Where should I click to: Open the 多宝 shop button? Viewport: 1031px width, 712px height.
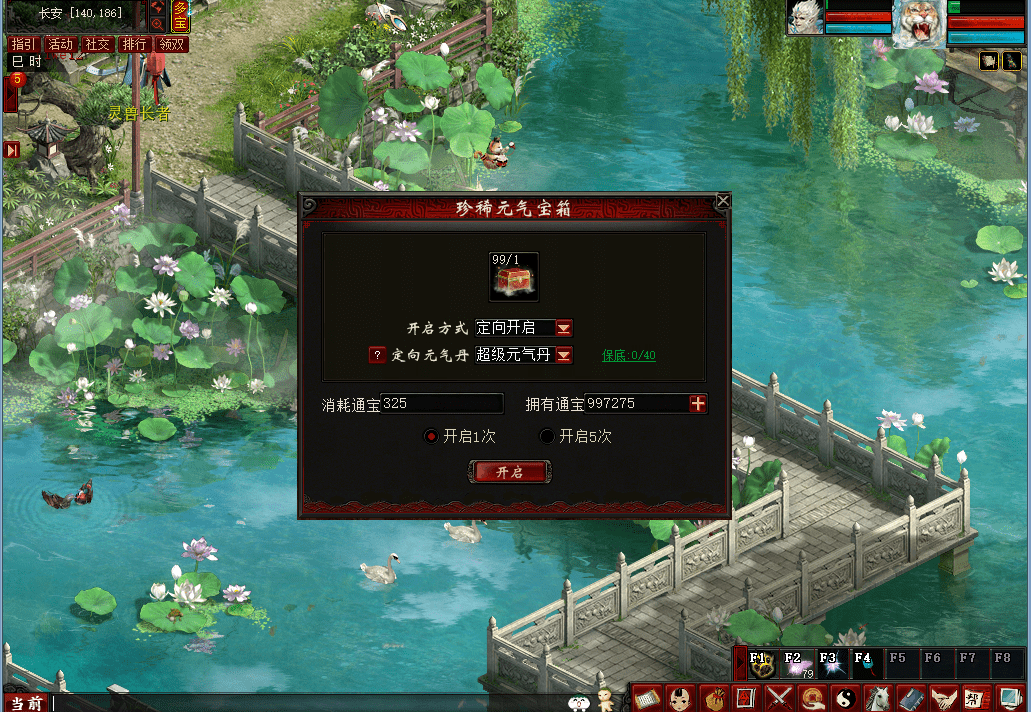tap(180, 15)
